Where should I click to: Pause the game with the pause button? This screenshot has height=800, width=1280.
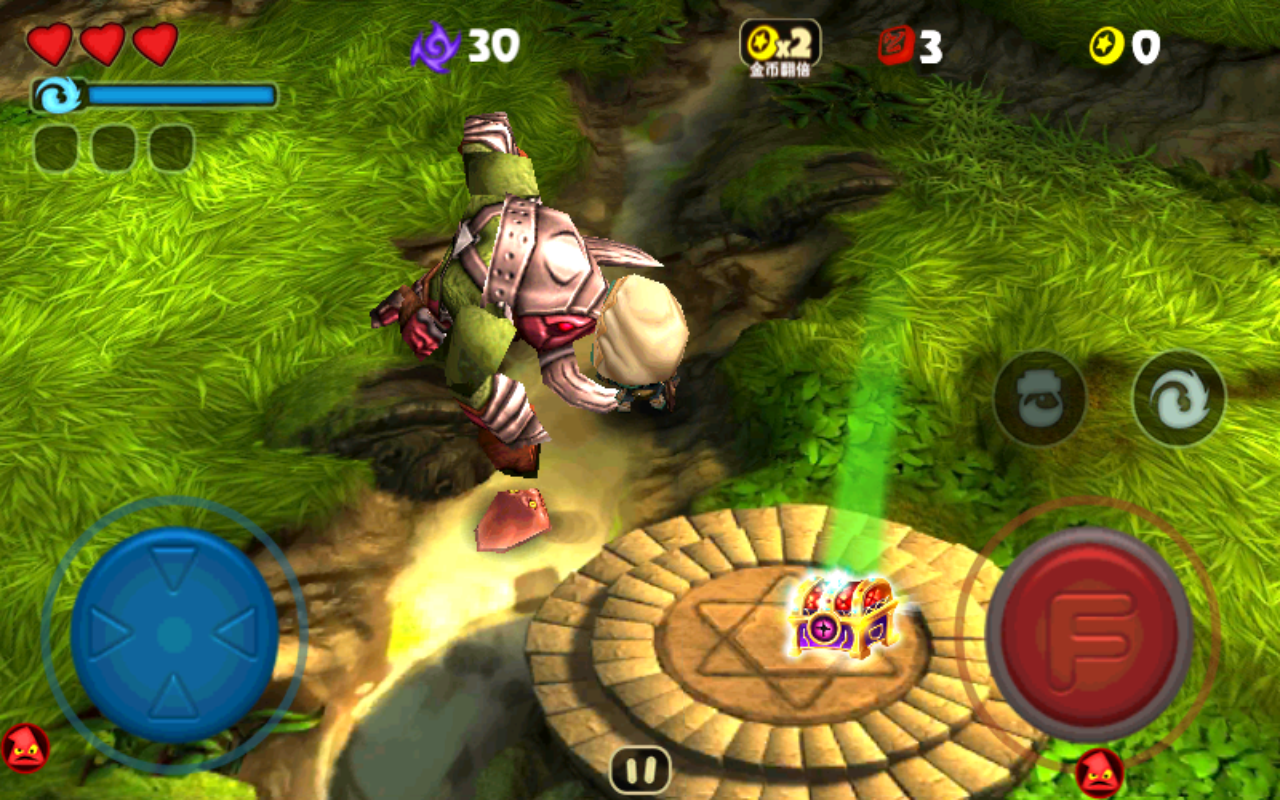click(640, 770)
